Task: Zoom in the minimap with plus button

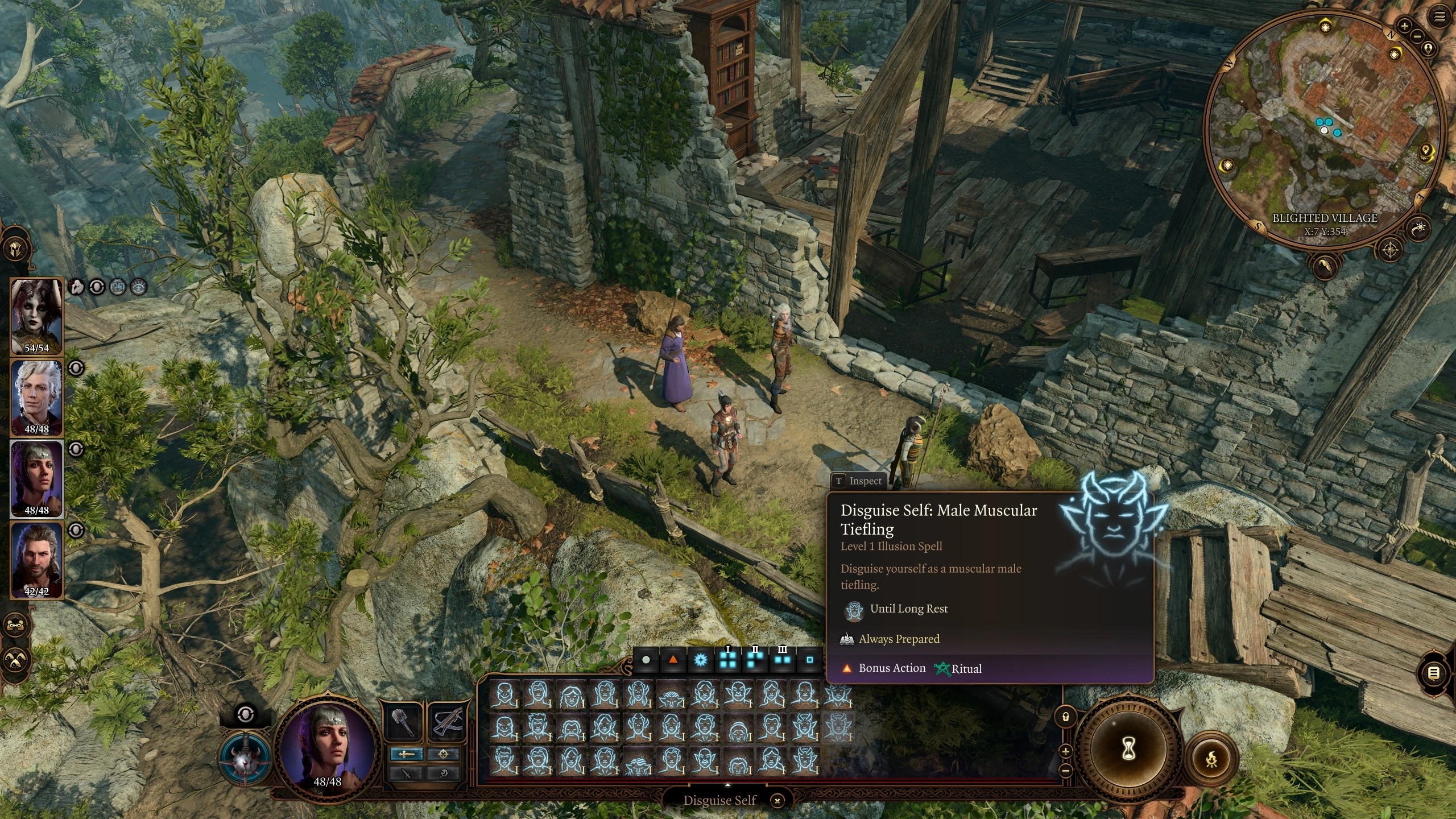Action: click(1404, 26)
